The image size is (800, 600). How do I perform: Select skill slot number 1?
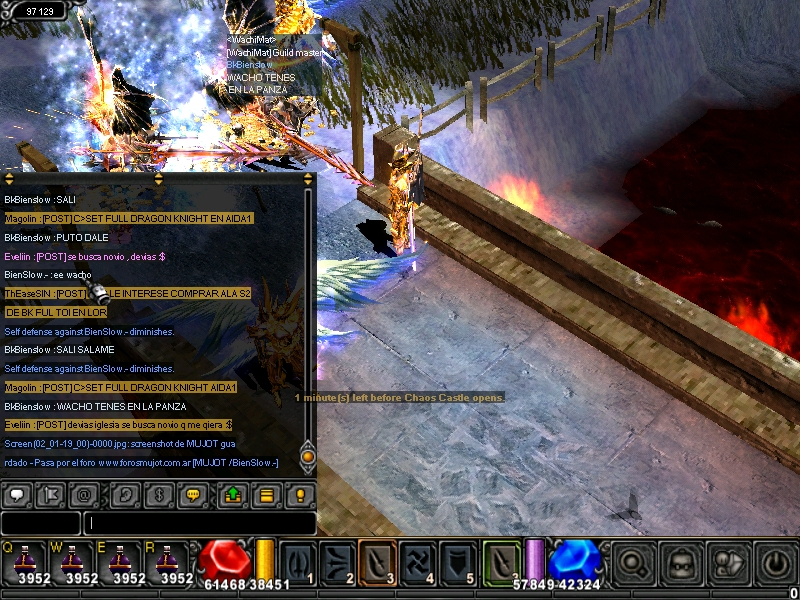(298, 562)
